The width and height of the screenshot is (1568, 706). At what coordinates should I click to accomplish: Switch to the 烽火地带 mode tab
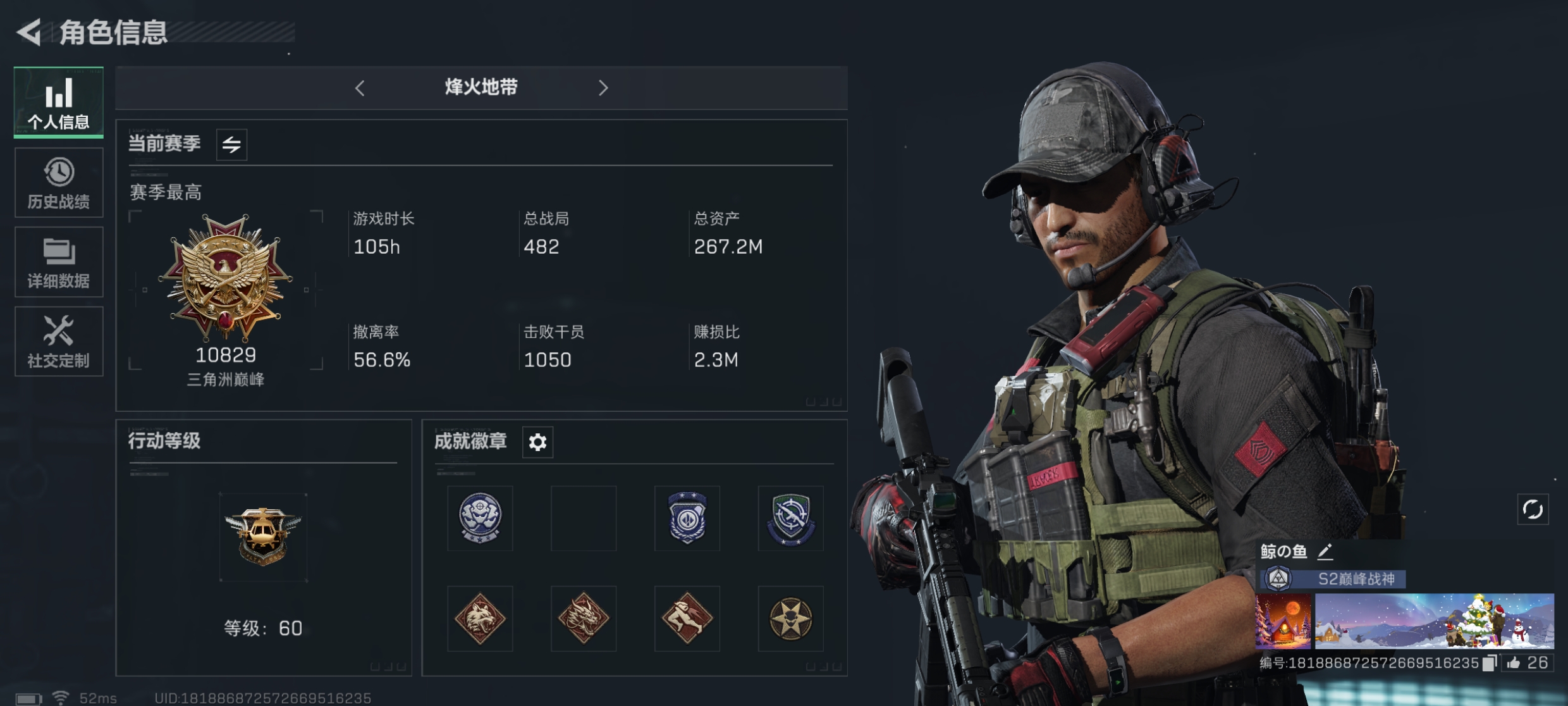click(482, 87)
